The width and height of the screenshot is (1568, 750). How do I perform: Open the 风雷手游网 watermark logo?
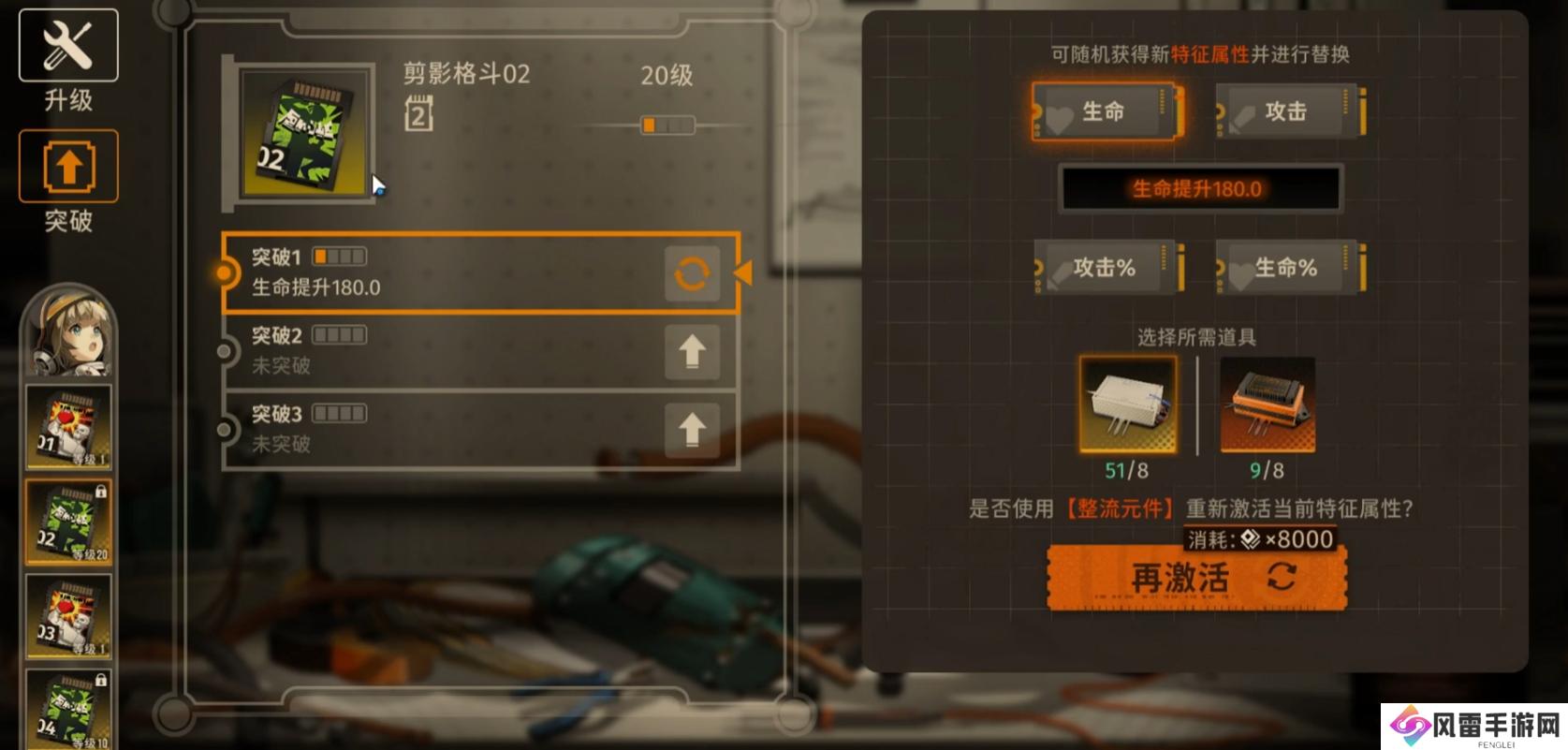[1474, 727]
